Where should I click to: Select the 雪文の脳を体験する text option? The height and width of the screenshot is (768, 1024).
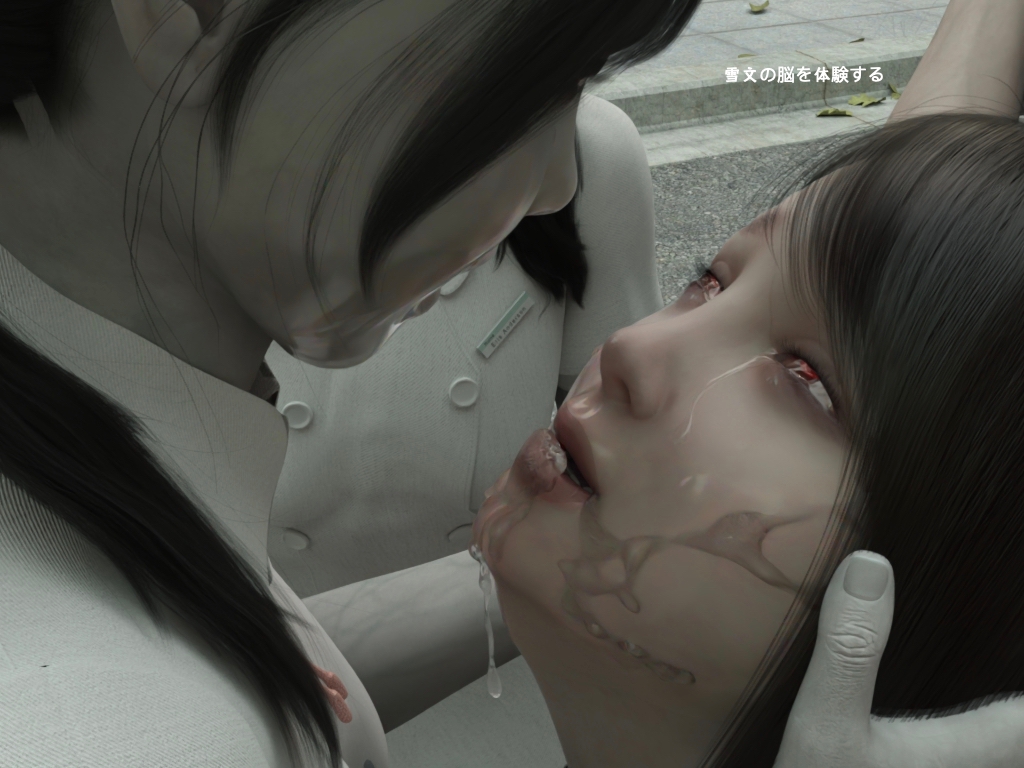coord(804,74)
